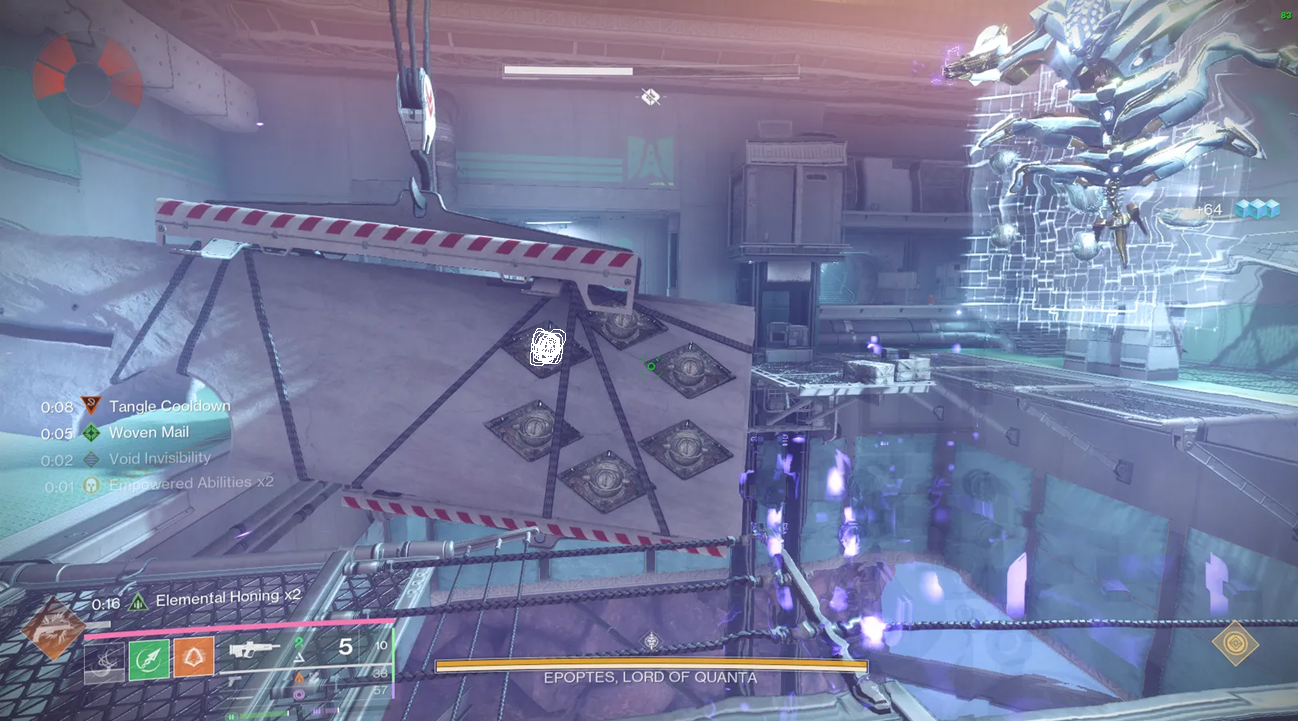The image size is (1298, 721).
Task: Open the Ghost icon in bottom-right
Action: pyautogui.click(x=1234, y=642)
